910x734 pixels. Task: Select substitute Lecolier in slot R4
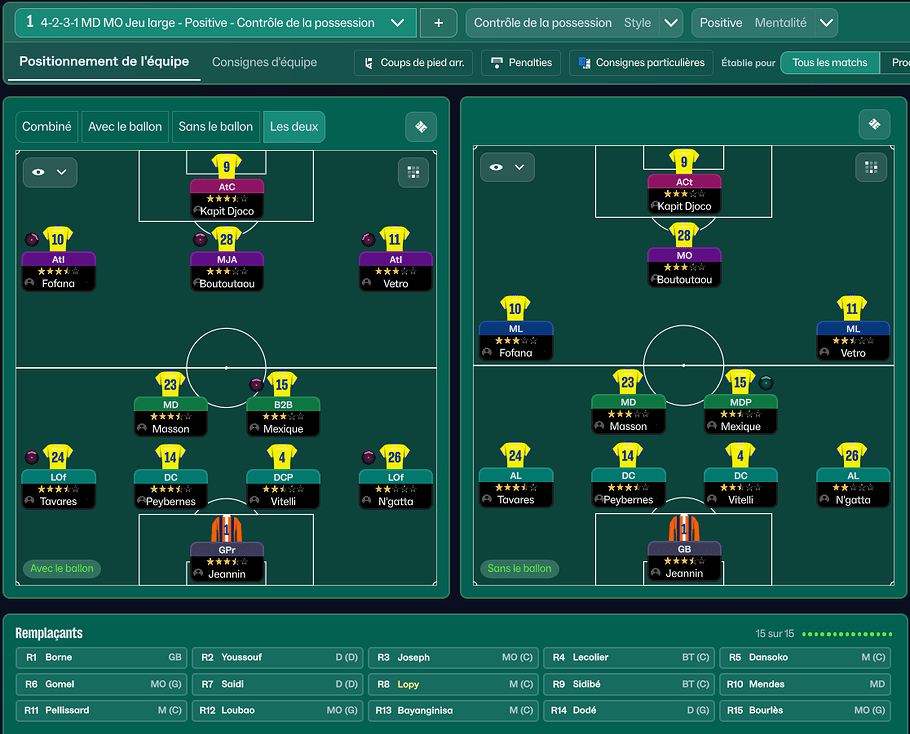click(x=628, y=658)
